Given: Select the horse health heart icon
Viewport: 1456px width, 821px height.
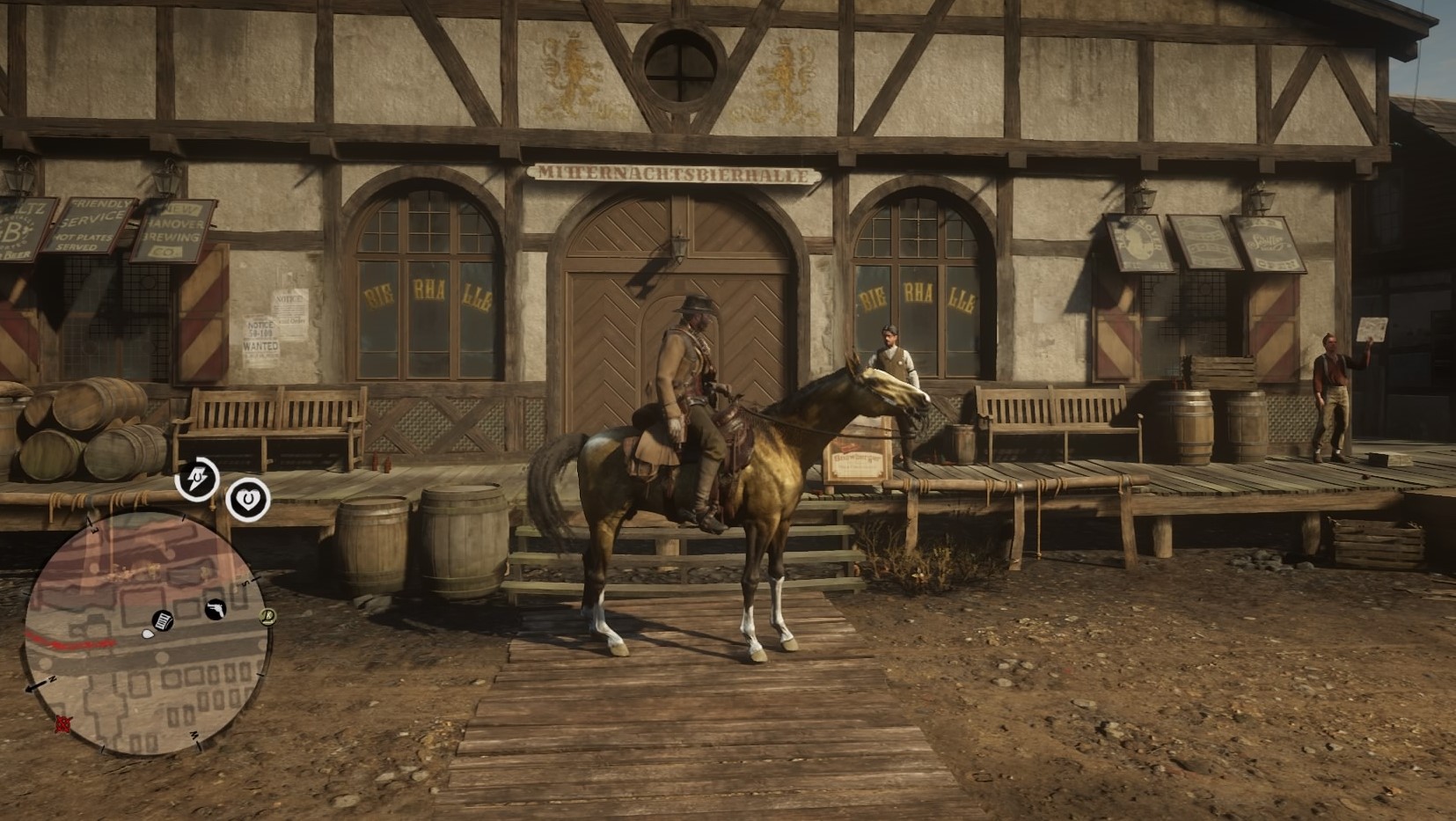Looking at the screenshot, I should 248,500.
